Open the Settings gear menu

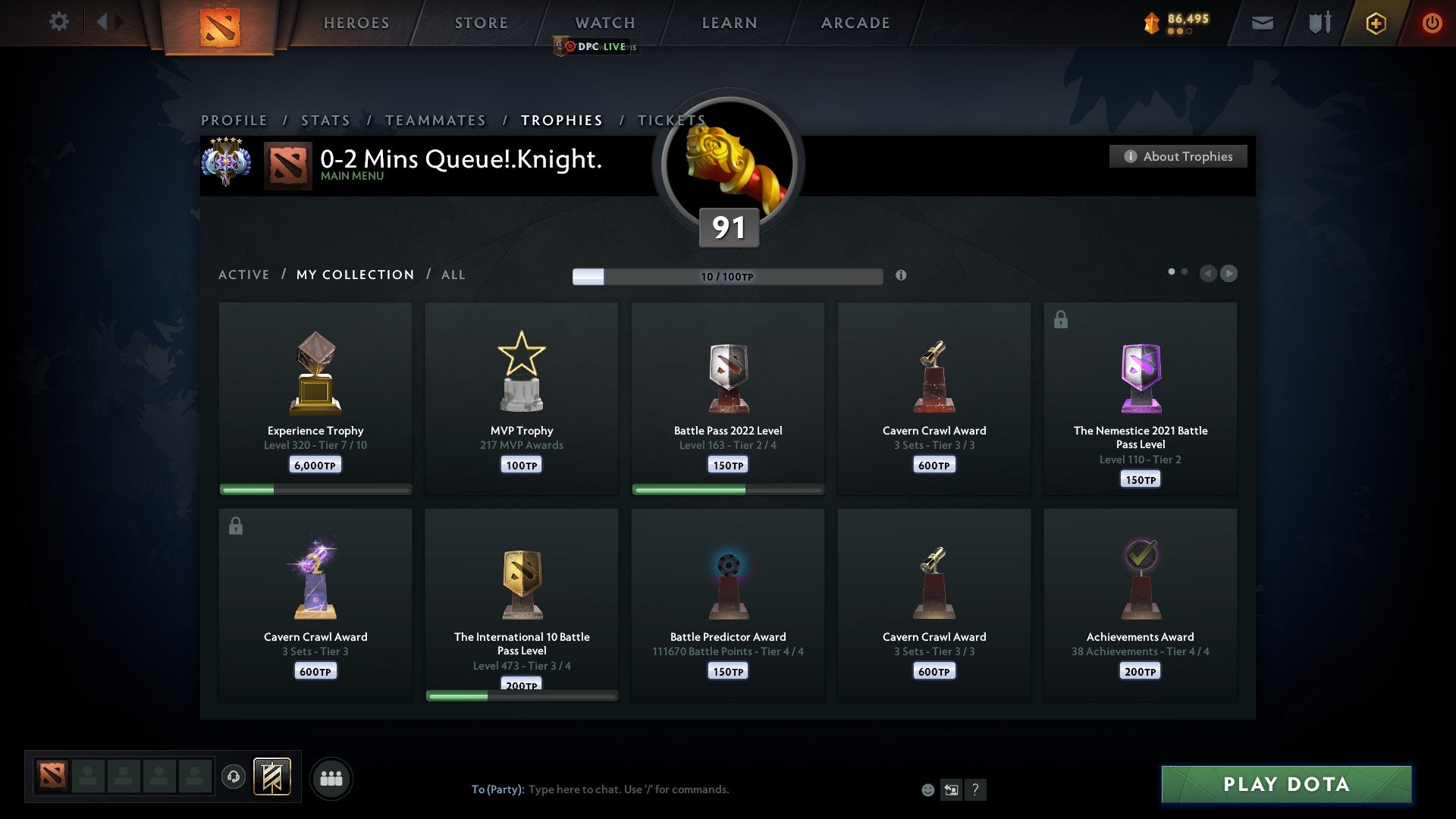(x=58, y=22)
